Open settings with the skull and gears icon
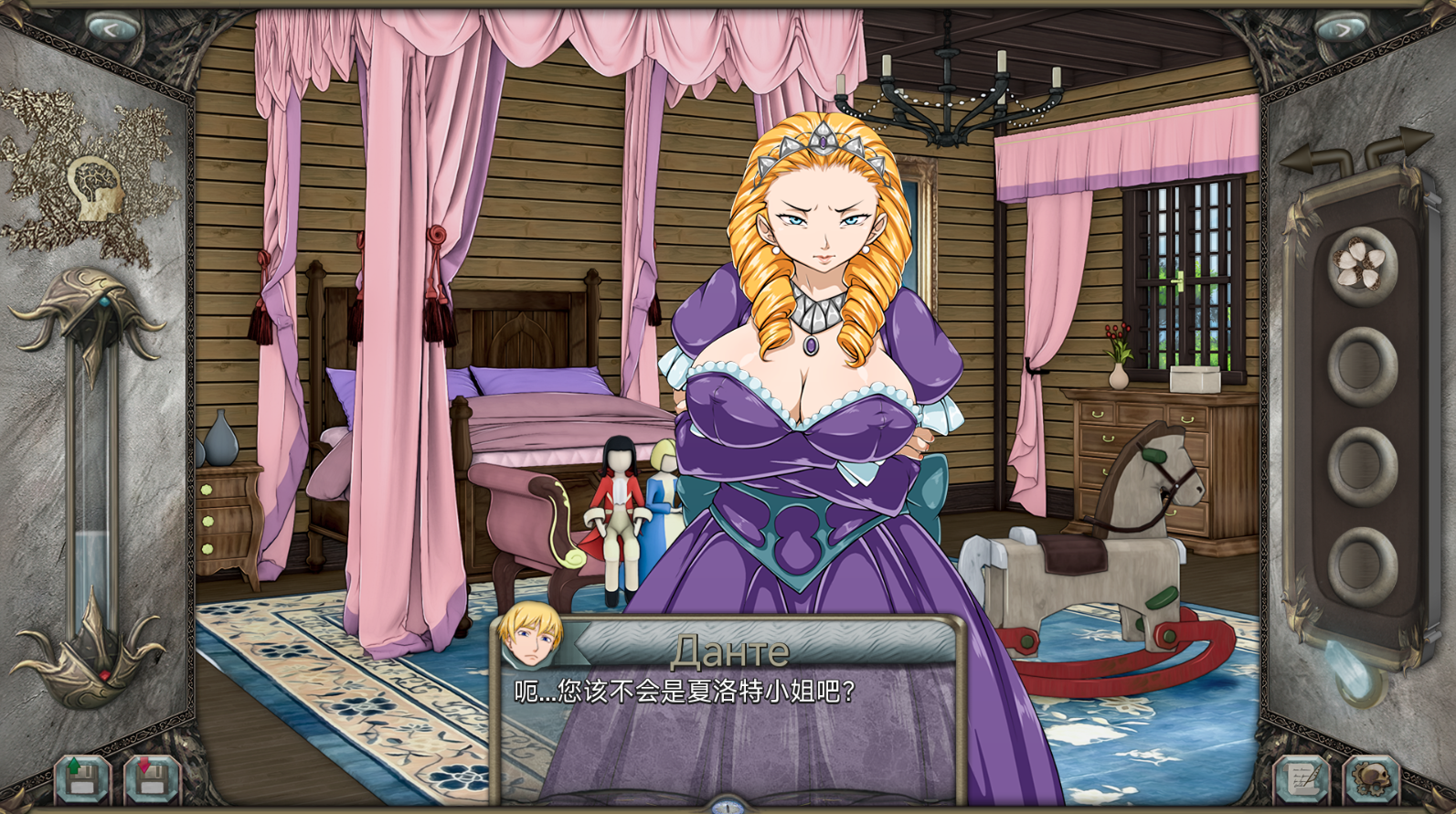The width and height of the screenshot is (1456, 814). [x=1370, y=779]
